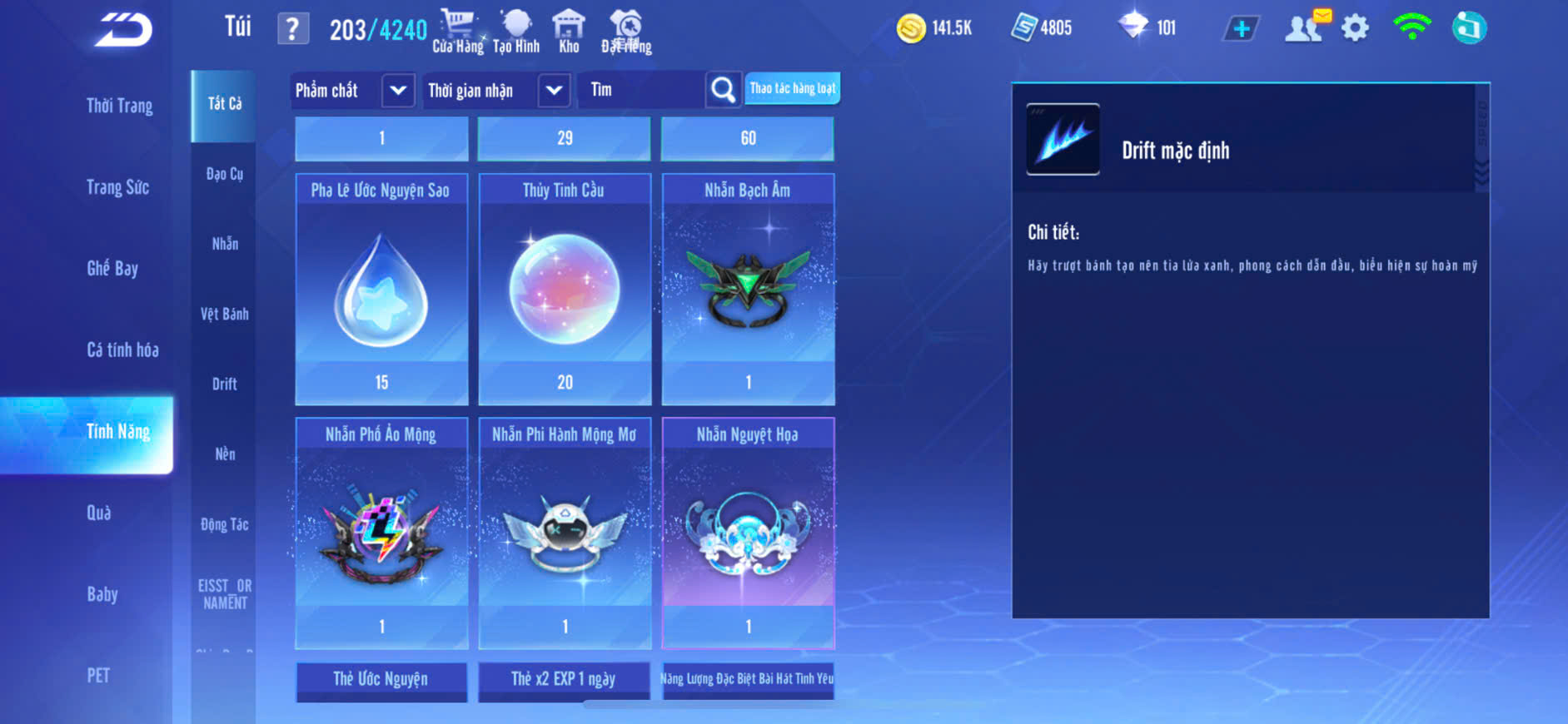Select the Ghế Bay category
The image size is (1568, 724).
[112, 268]
